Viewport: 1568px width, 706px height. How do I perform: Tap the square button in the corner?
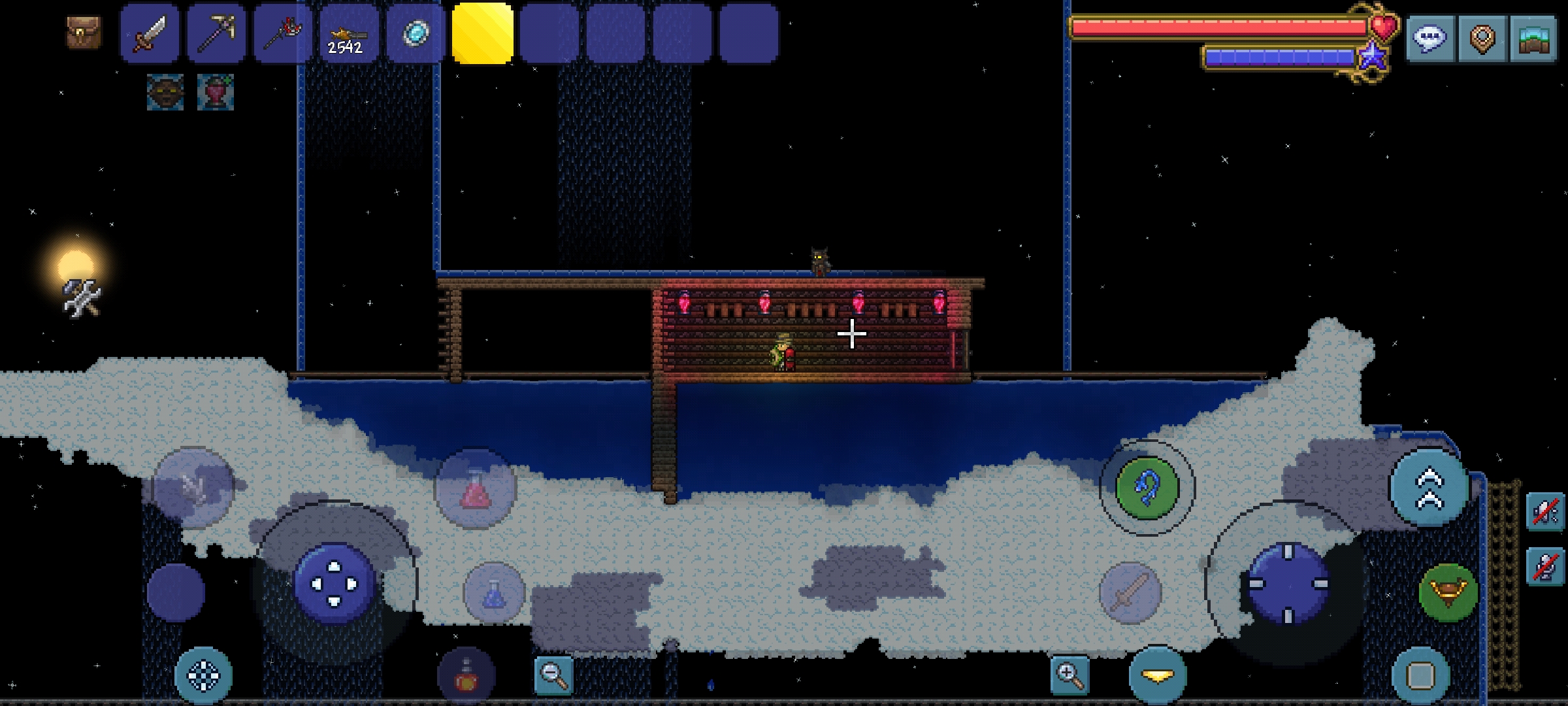click(1420, 675)
